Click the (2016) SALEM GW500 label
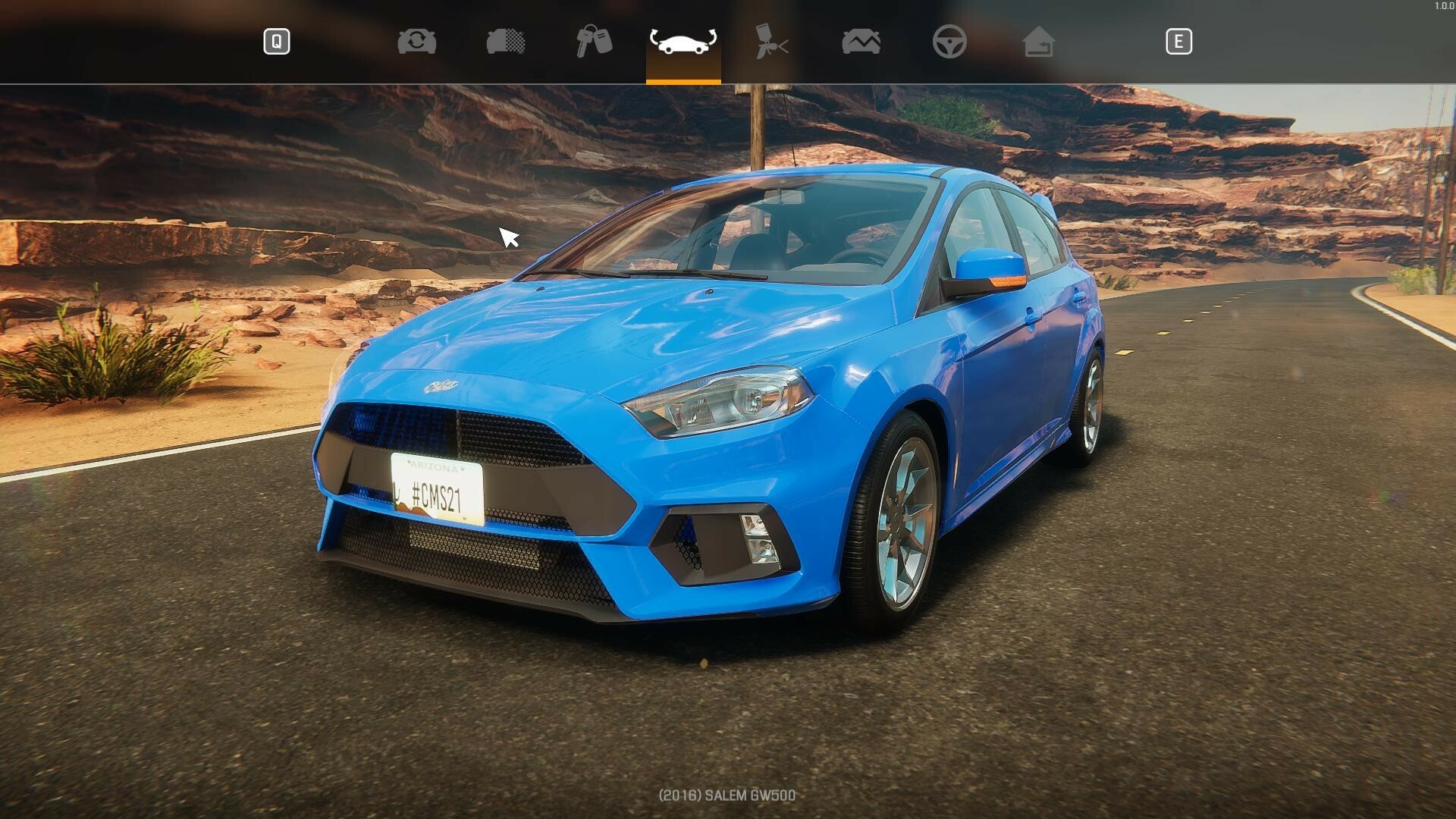The height and width of the screenshot is (819, 1456). coord(727,795)
